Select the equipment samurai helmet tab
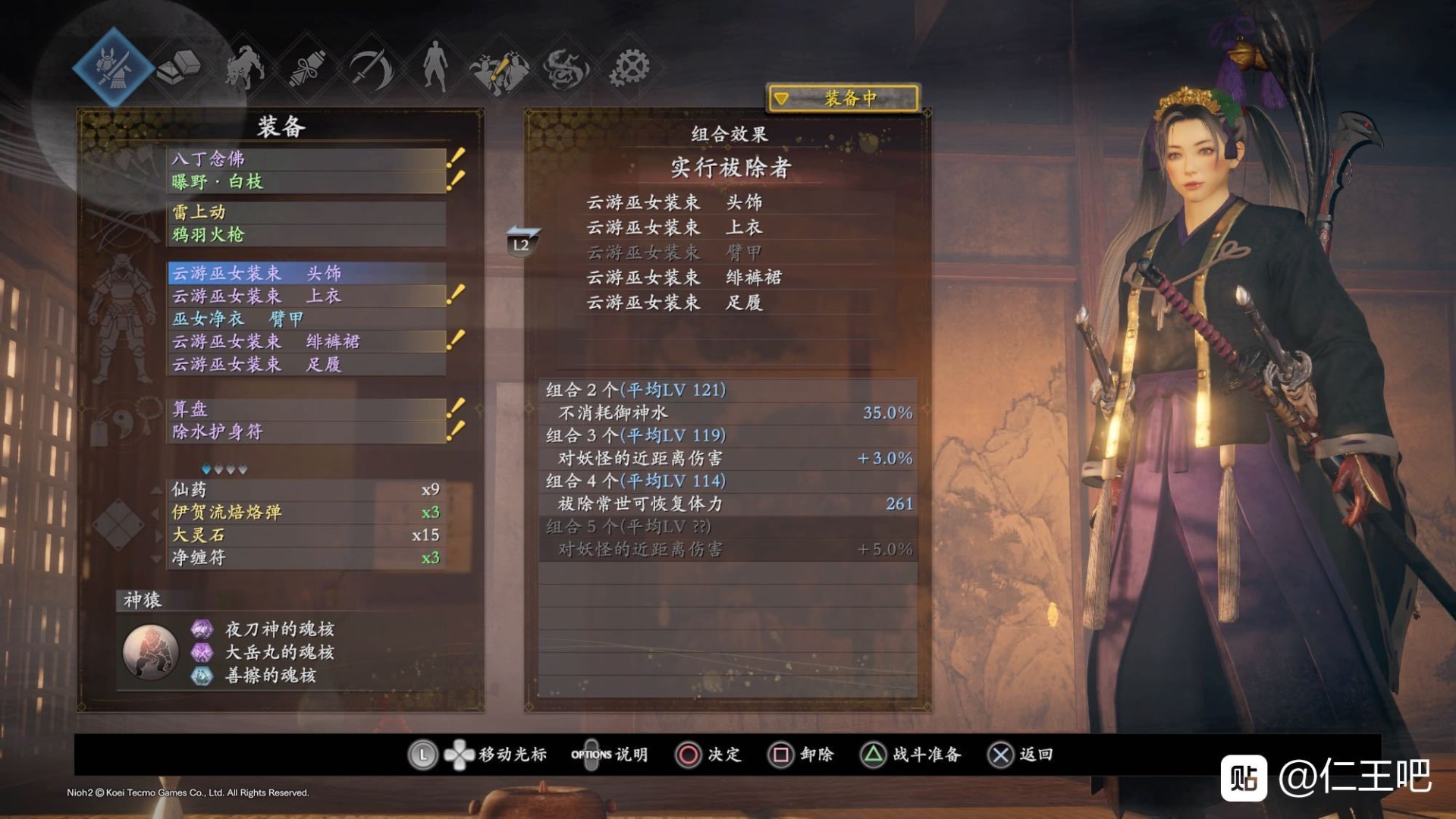 pos(114,67)
